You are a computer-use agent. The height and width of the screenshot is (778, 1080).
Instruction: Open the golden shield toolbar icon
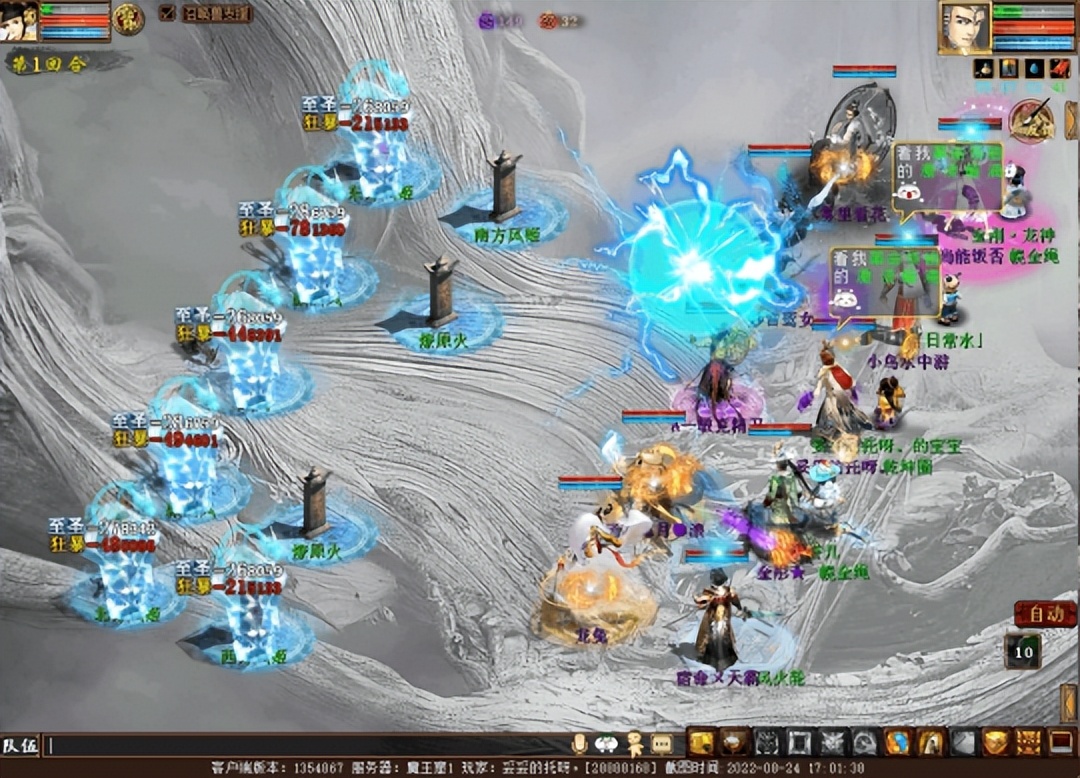point(995,742)
